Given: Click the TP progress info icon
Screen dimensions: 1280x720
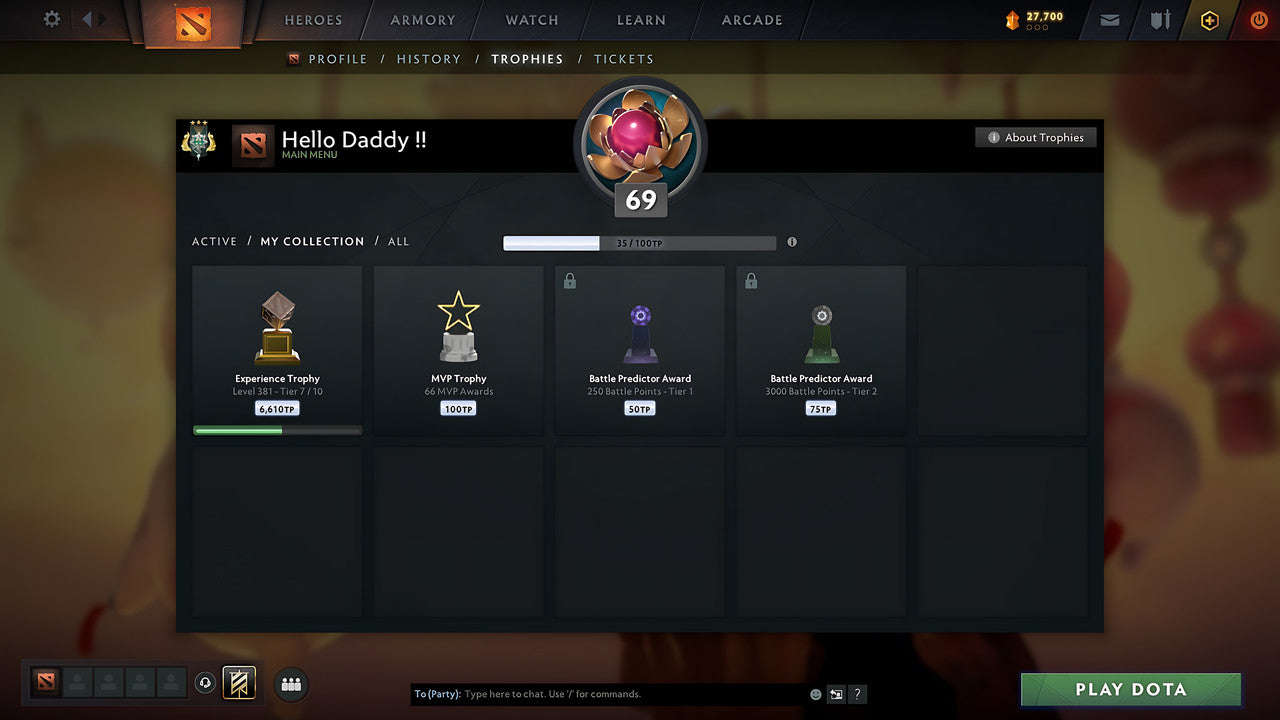Looking at the screenshot, I should 791,242.
